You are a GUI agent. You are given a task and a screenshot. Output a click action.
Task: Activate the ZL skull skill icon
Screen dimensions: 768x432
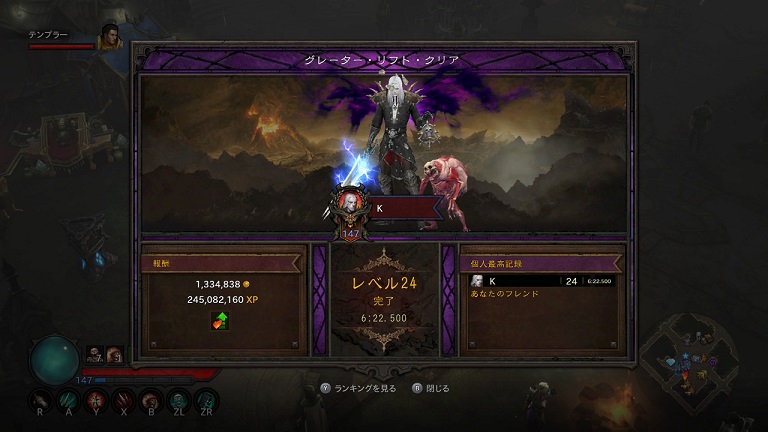(178, 399)
